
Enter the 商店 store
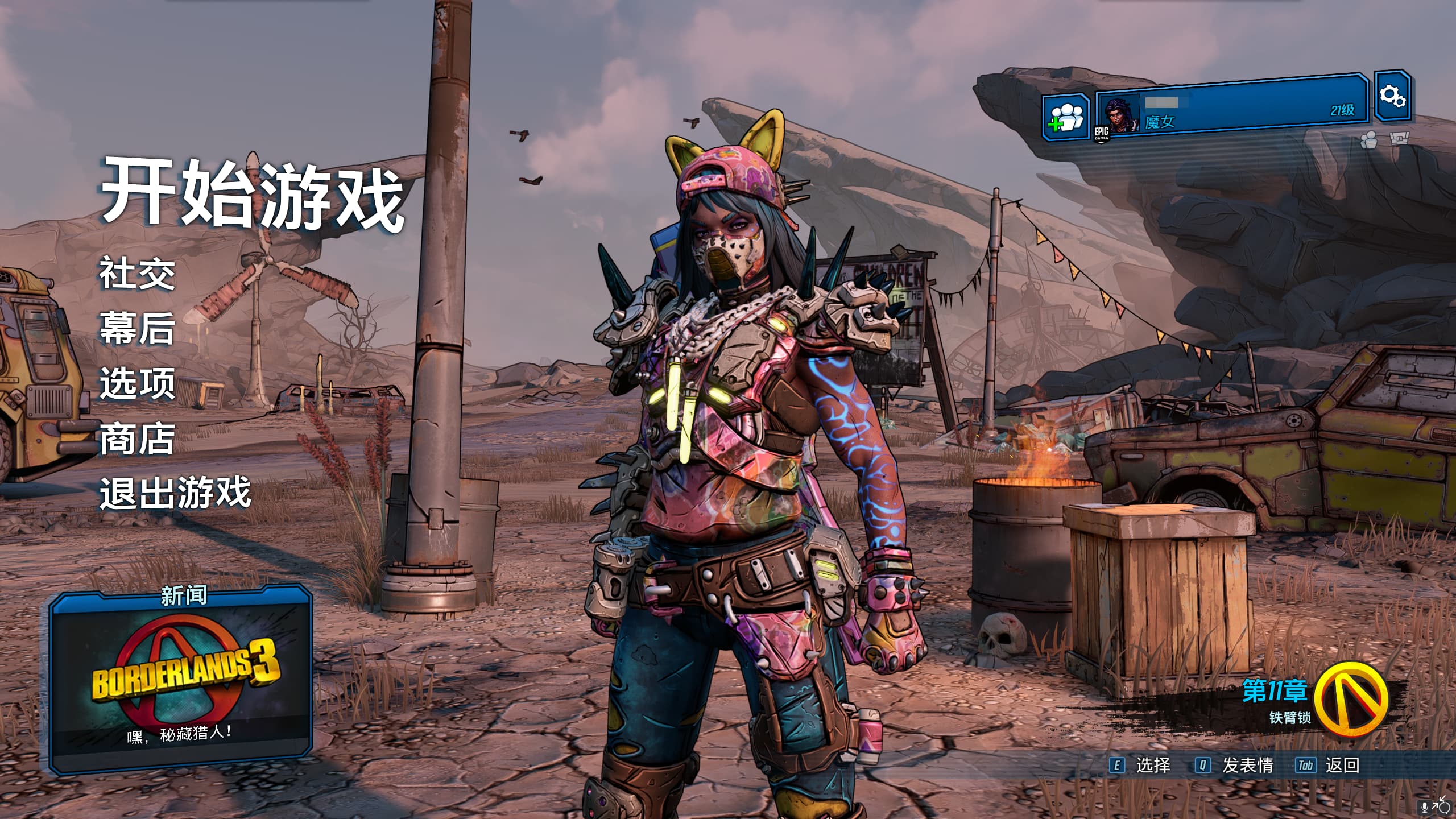click(x=137, y=439)
